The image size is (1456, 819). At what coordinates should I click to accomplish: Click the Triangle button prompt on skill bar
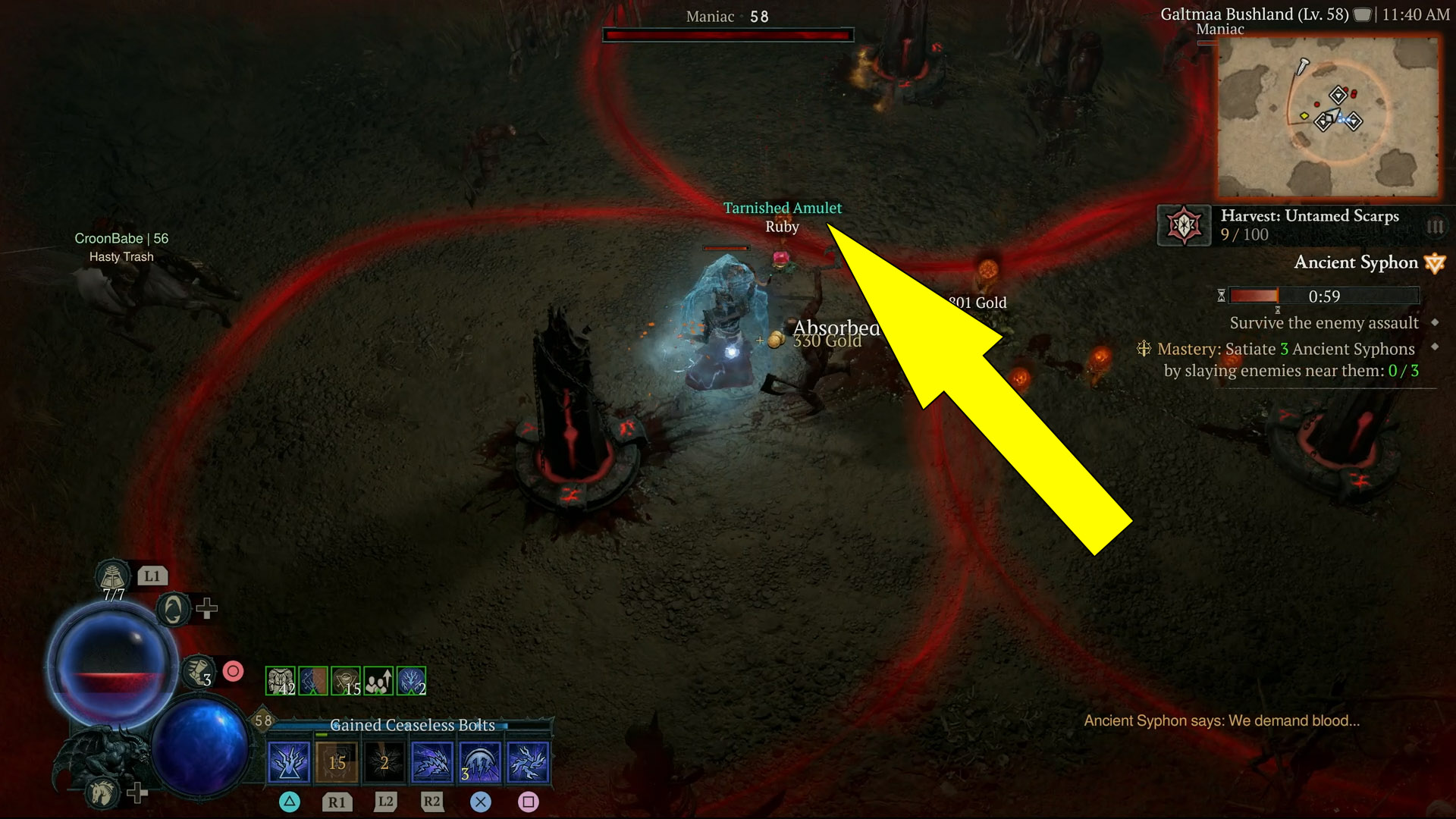click(x=288, y=802)
